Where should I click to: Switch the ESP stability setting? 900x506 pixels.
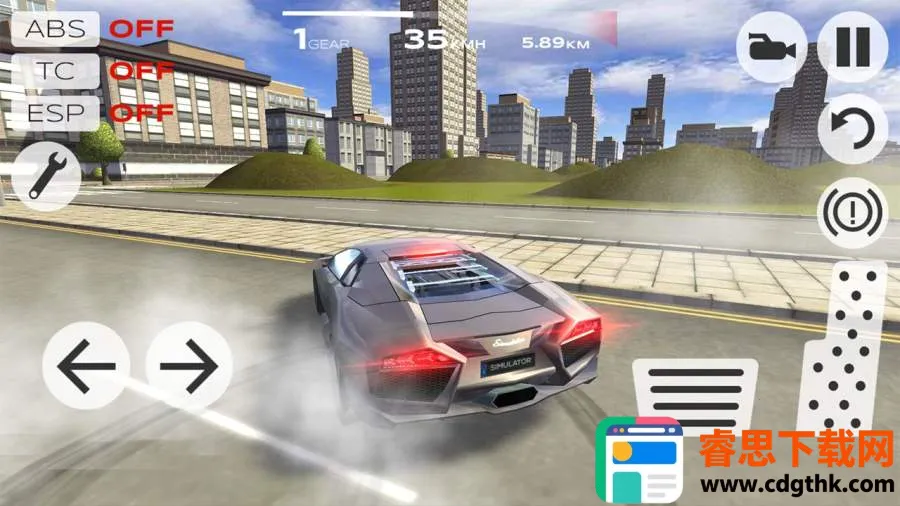56,112
